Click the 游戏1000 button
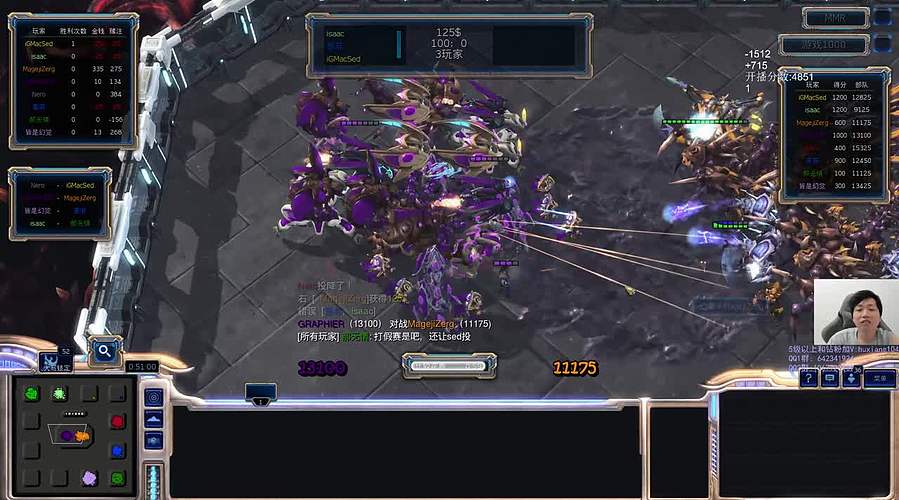899x500 pixels. coord(834,44)
